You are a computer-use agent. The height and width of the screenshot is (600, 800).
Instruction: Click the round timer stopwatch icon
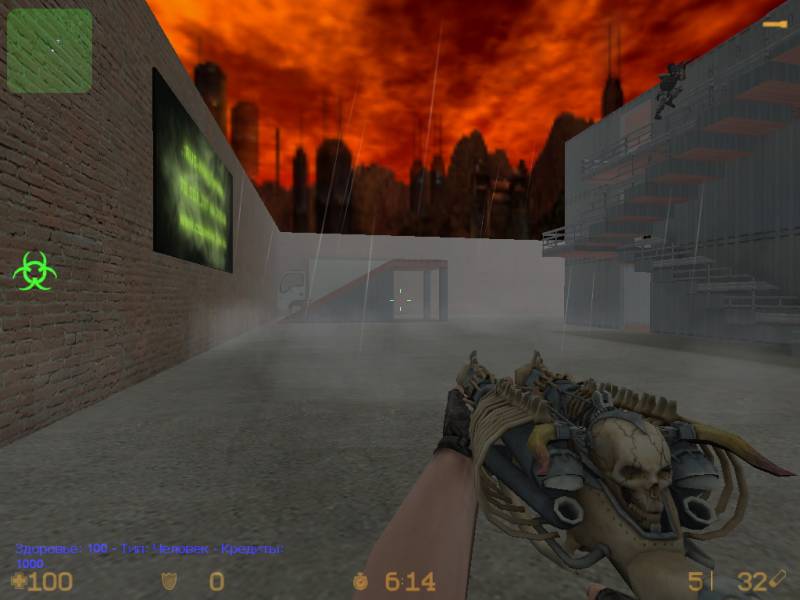click(361, 581)
